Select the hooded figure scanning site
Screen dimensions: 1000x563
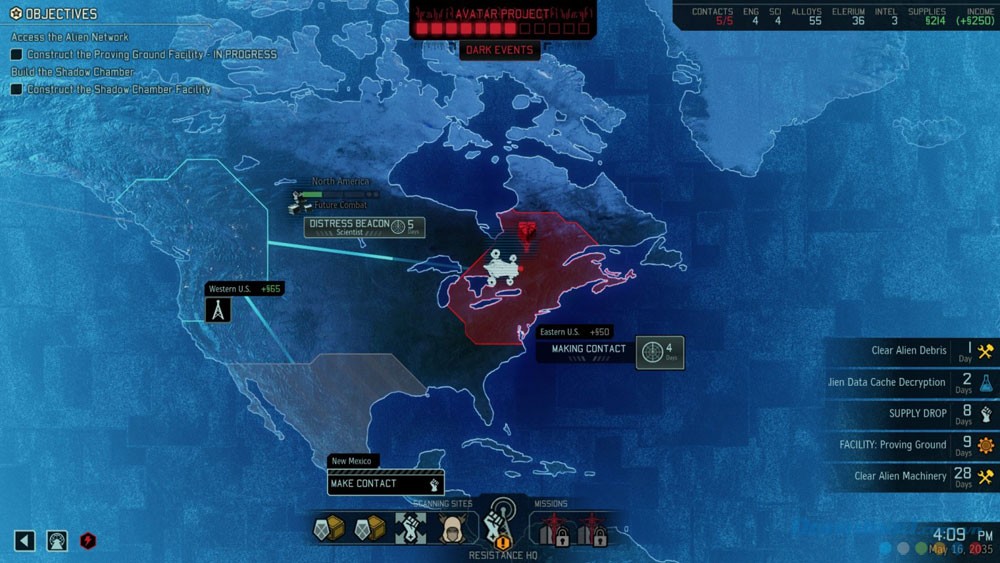[x=452, y=528]
